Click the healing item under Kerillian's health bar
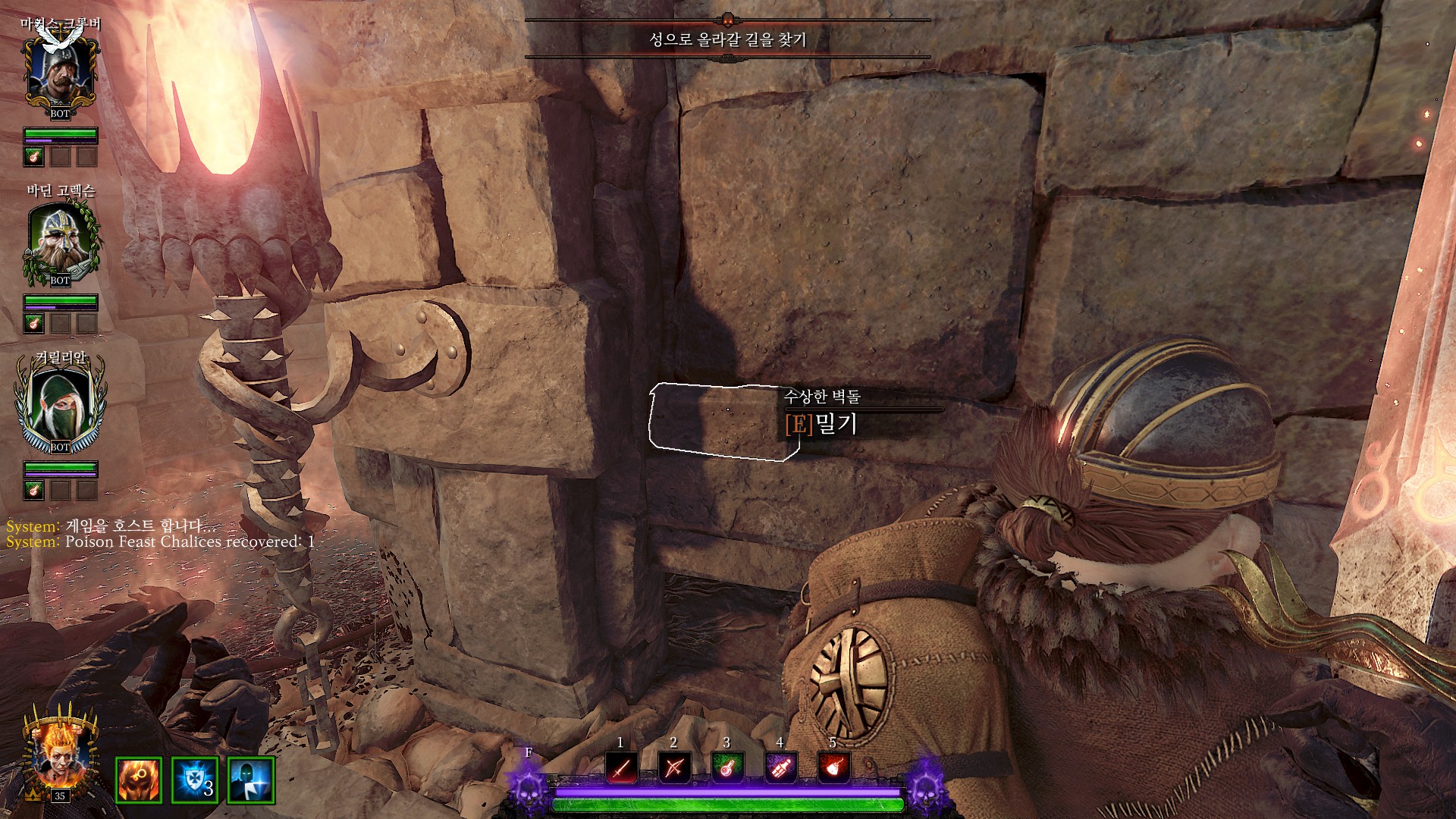Image resolution: width=1456 pixels, height=819 pixels. (33, 490)
